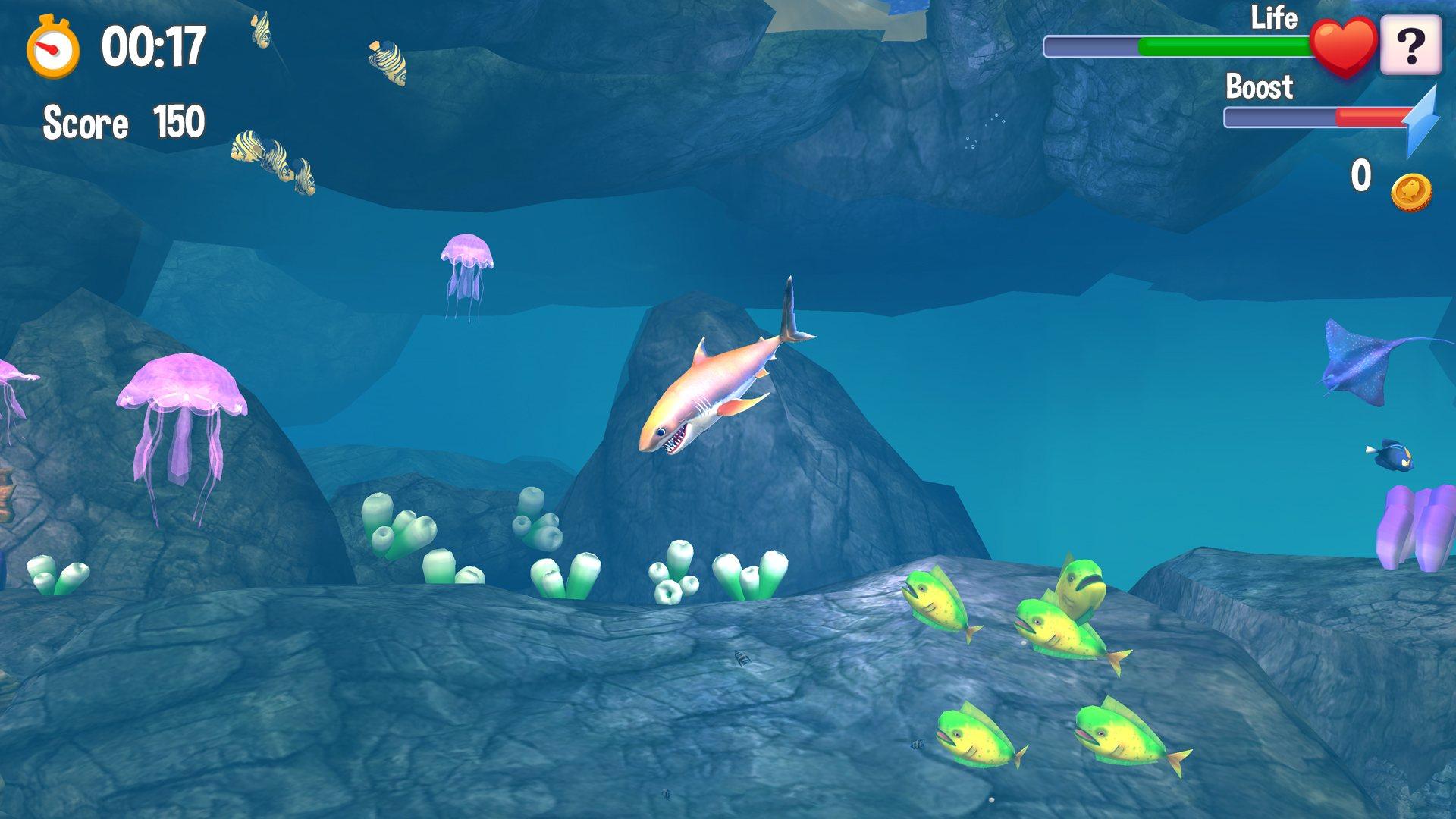Image resolution: width=1456 pixels, height=819 pixels.
Task: Click the striped fish at the top left
Action: tap(262, 30)
